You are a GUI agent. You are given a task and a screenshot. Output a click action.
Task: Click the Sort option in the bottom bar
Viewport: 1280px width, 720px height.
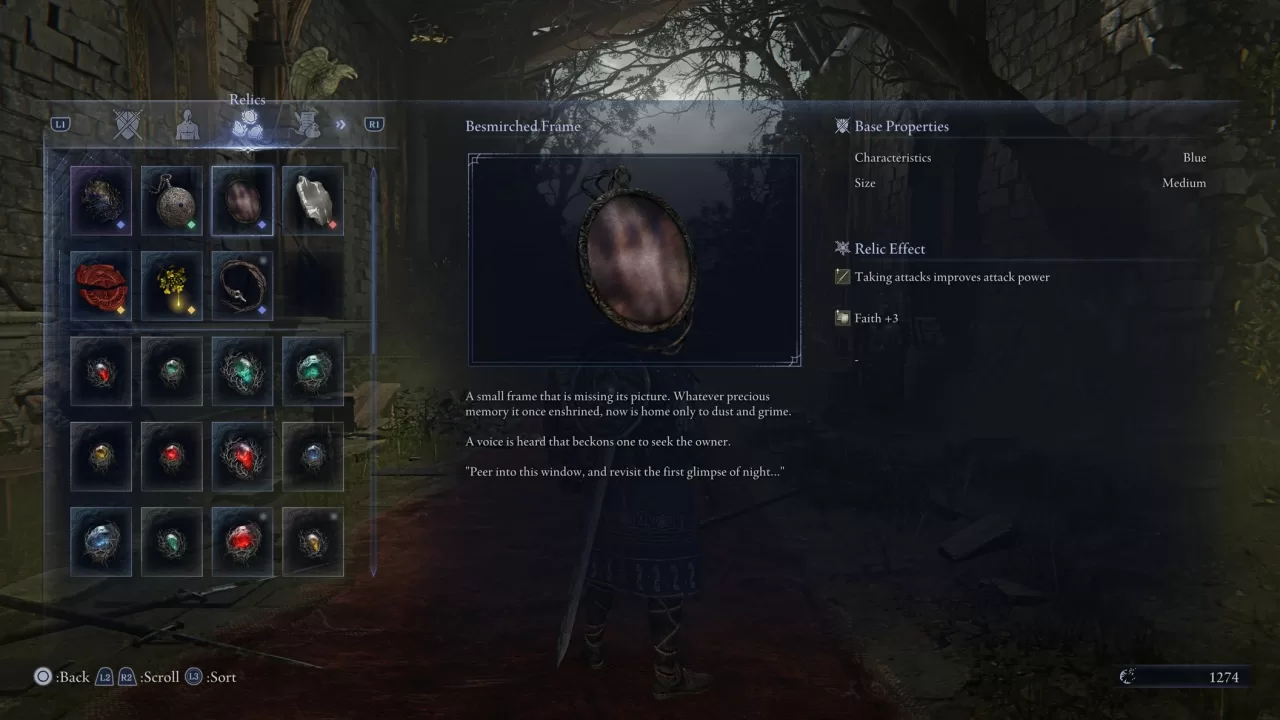coord(222,677)
